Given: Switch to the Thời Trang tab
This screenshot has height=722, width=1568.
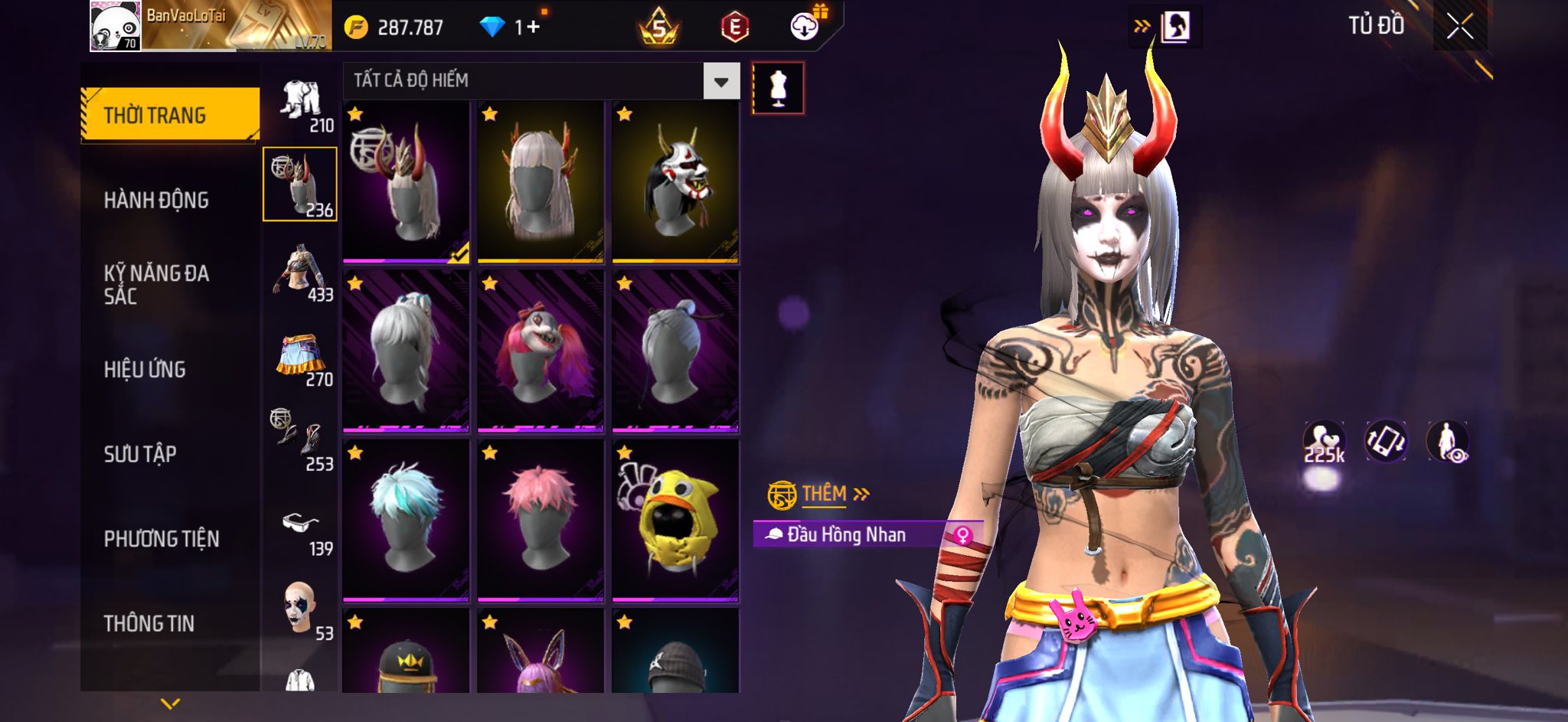Looking at the screenshot, I should coord(170,115).
